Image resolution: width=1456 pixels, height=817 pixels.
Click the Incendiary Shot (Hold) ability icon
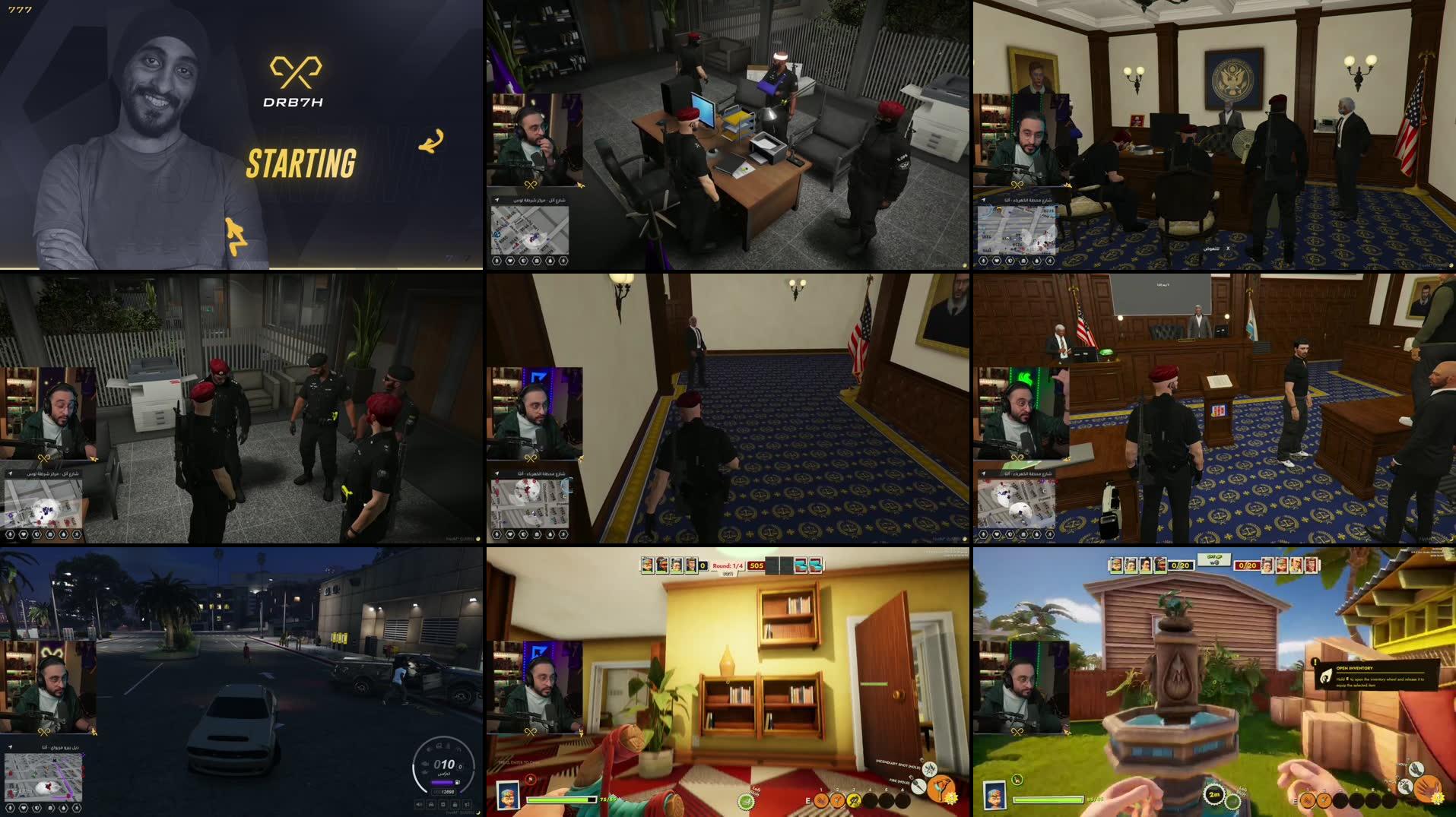tap(929, 769)
